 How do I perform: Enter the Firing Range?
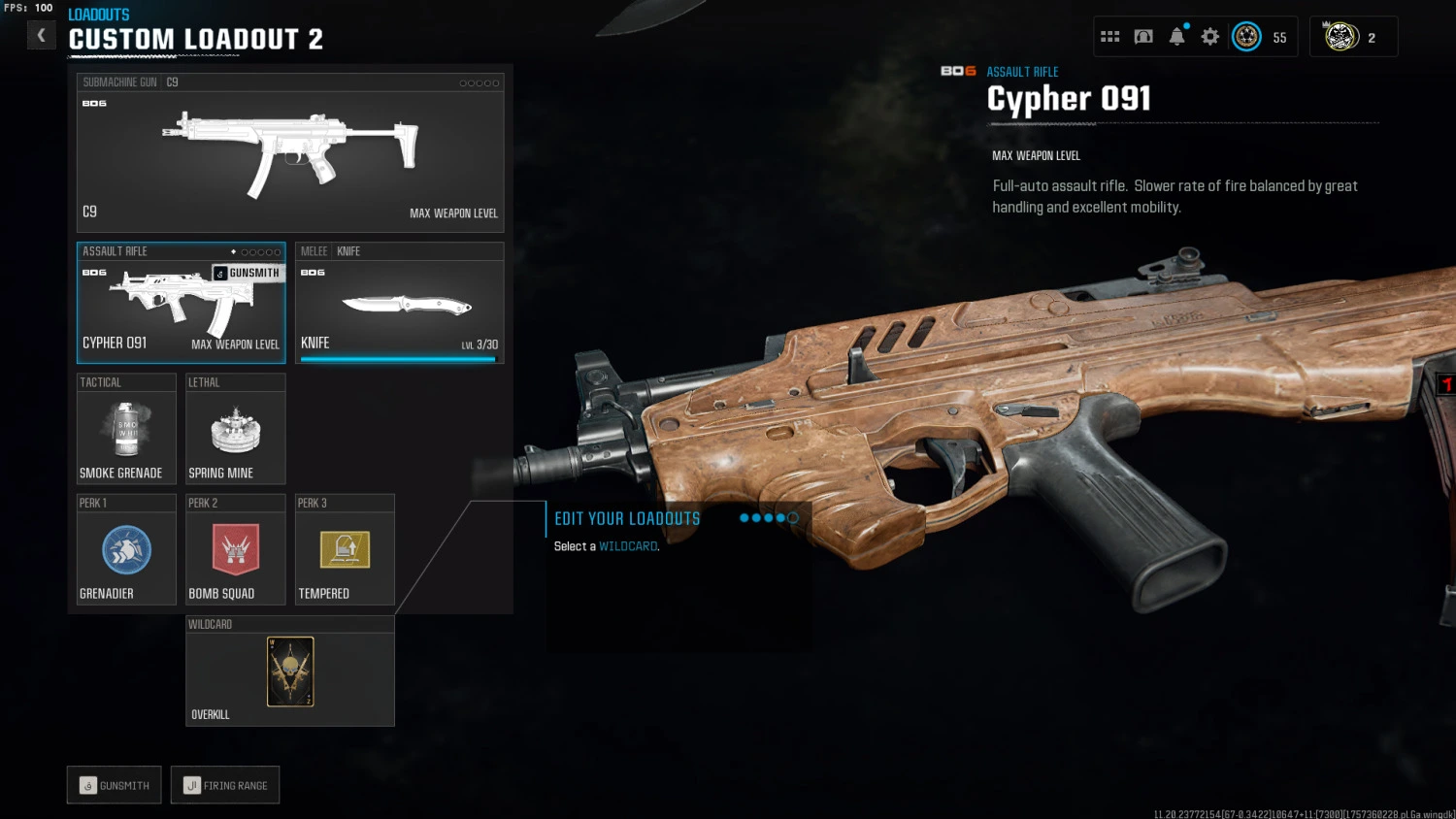[x=225, y=785]
